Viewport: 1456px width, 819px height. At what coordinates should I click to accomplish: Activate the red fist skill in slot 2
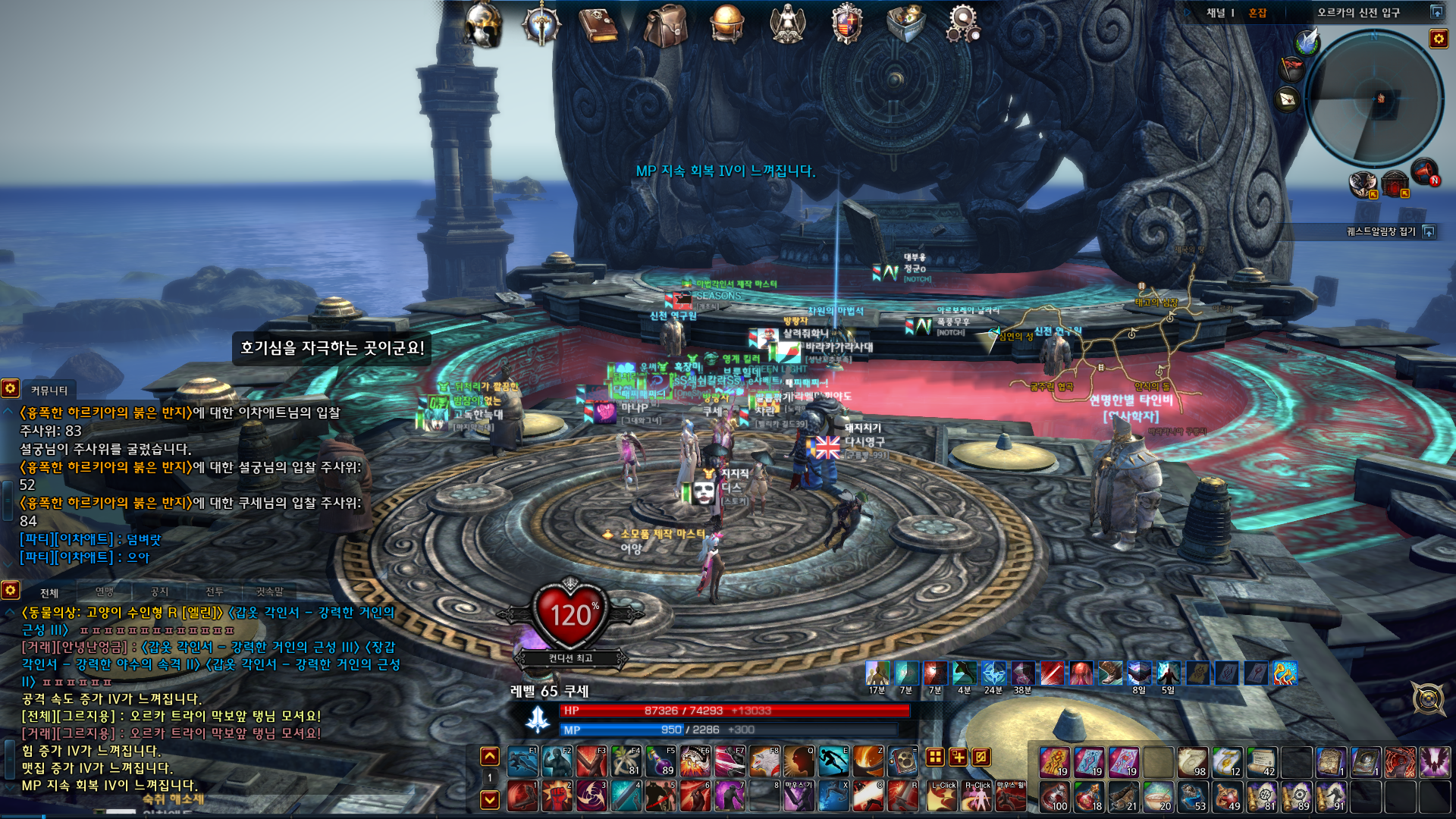(x=557, y=796)
